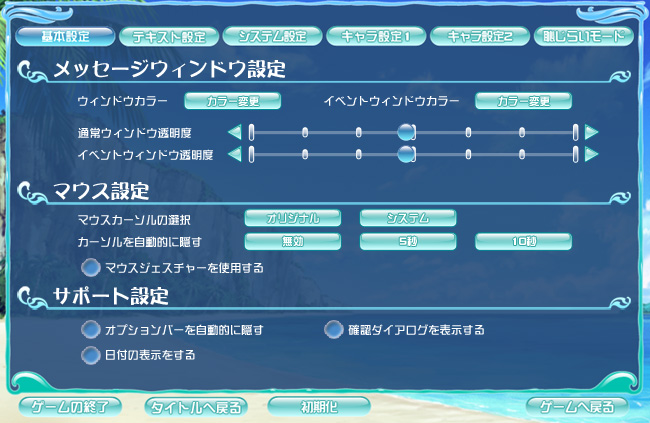The width and height of the screenshot is (650, 423).
Task: Set cursor auto-hide to 無効
Action: [293, 241]
